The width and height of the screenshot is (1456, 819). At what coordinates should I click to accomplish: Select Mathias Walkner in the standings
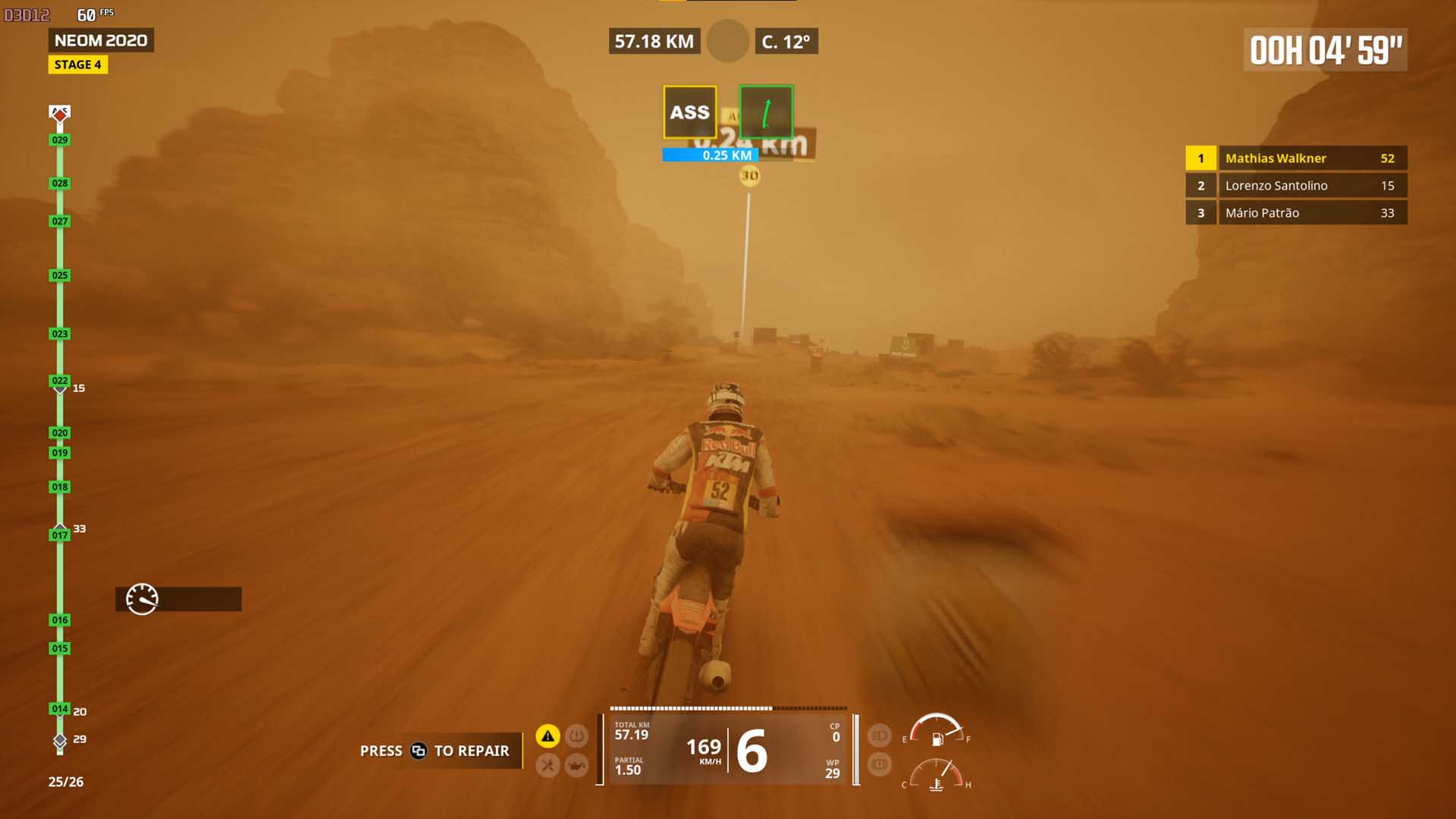click(x=1296, y=158)
